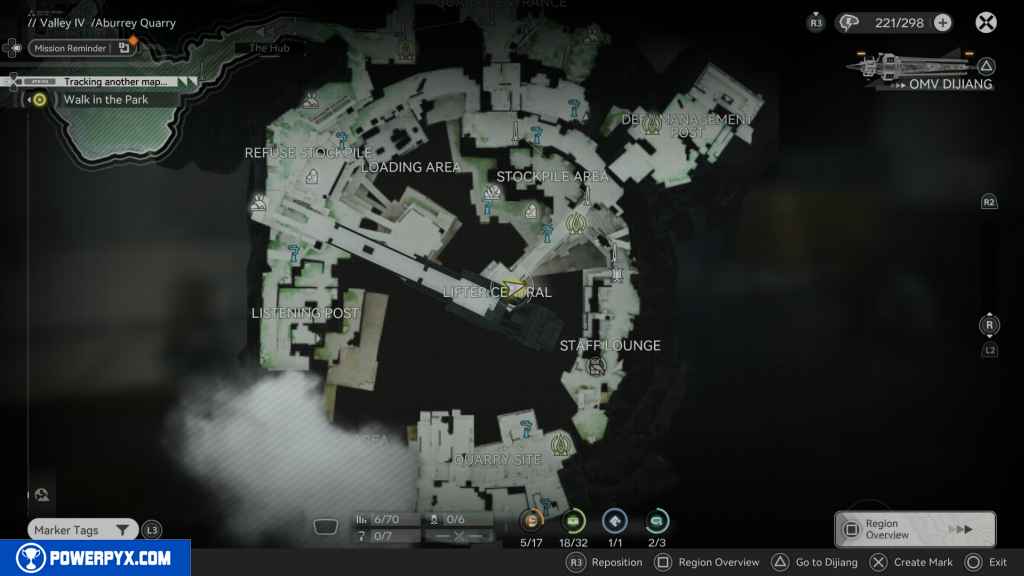Image resolution: width=1024 pixels, height=576 pixels.
Task: Add sanity with the plus button
Action: click(942, 23)
